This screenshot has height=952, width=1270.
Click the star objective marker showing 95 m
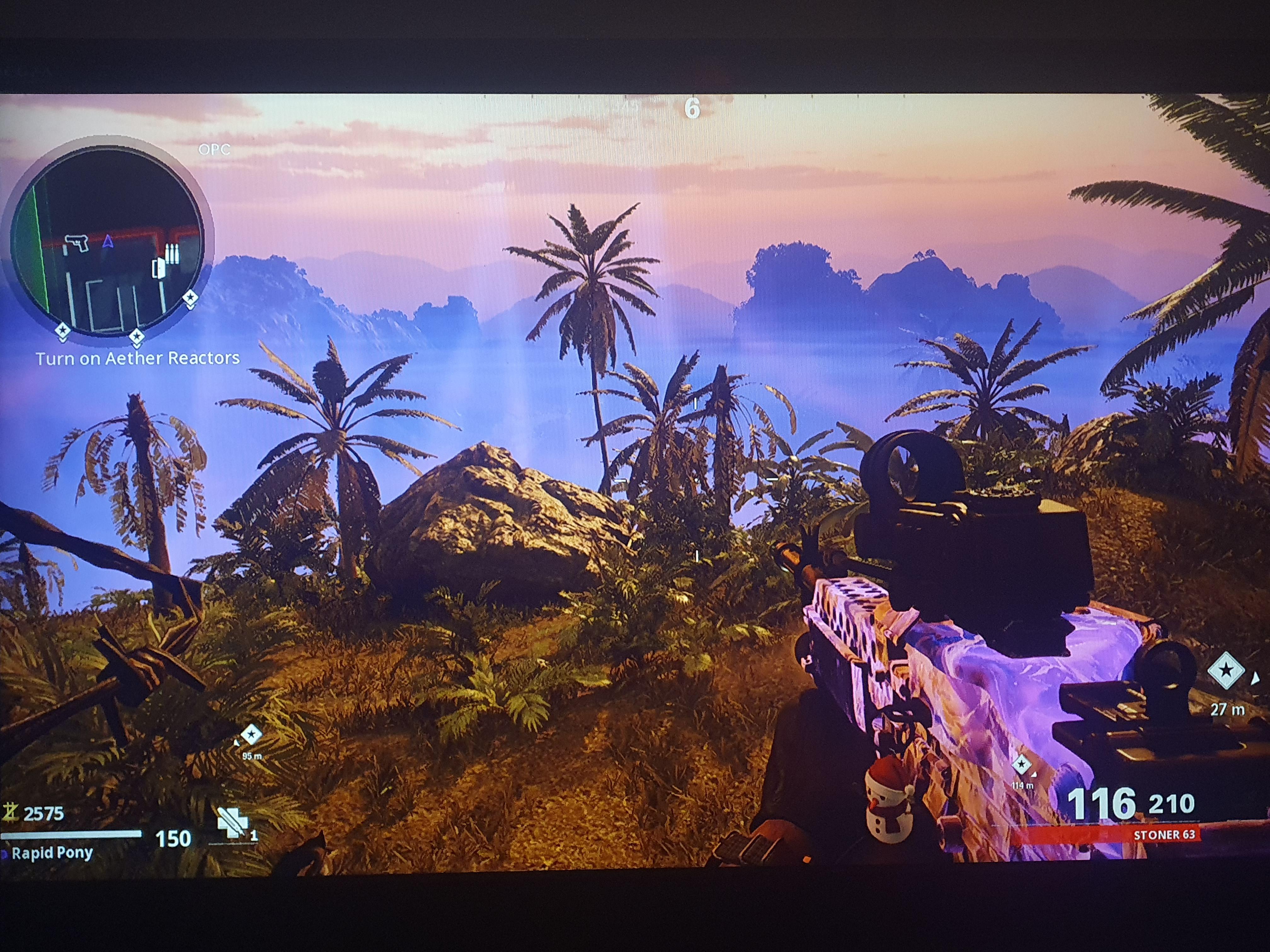tap(251, 734)
